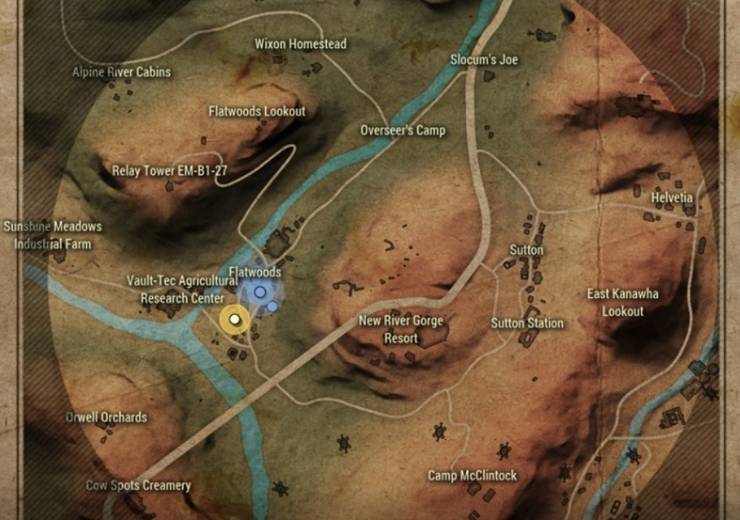
Task: Click the Flatwoods Lookout location label
Action: point(256,112)
